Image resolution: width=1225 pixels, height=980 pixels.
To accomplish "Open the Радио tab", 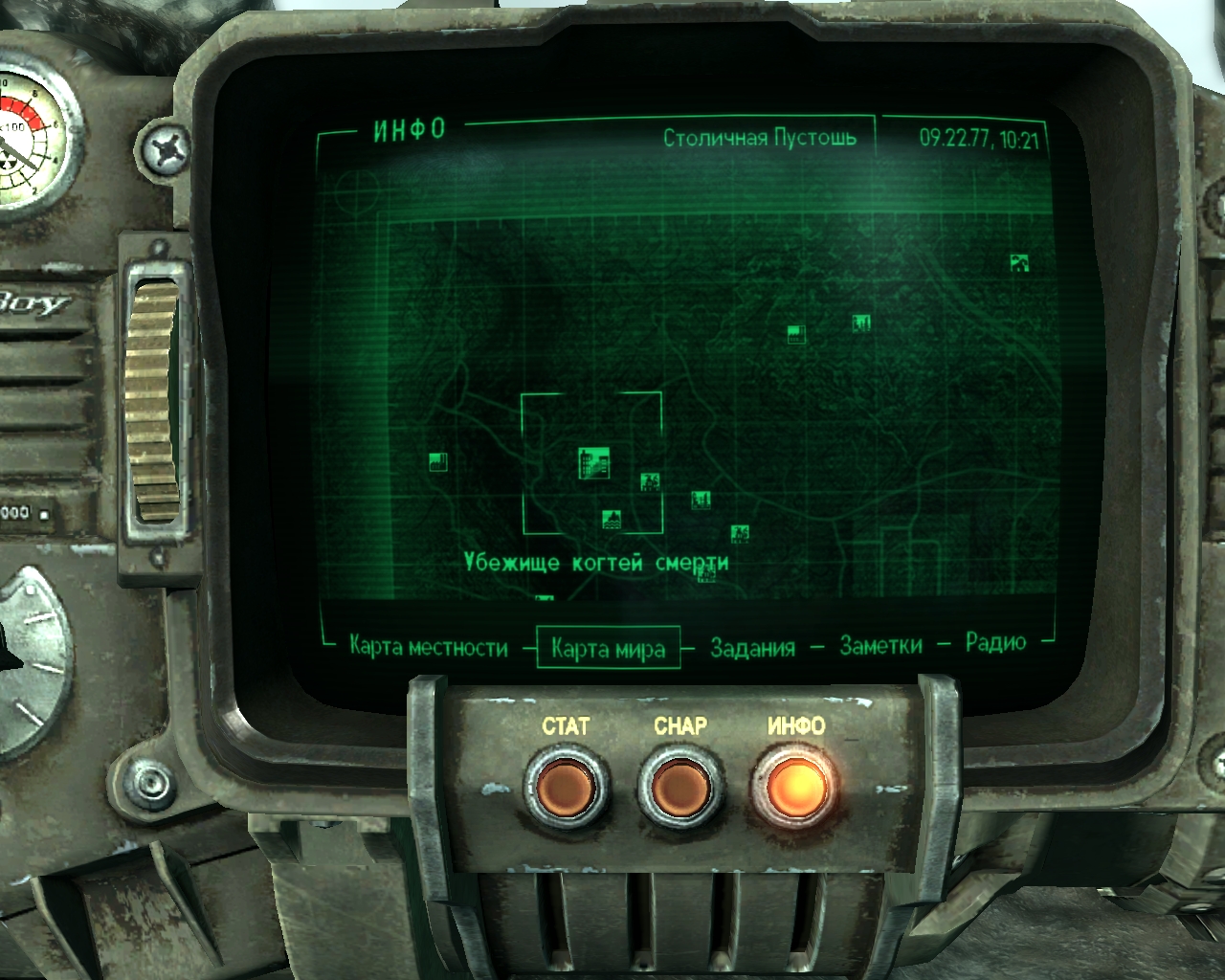I will pyautogui.click(x=995, y=642).
